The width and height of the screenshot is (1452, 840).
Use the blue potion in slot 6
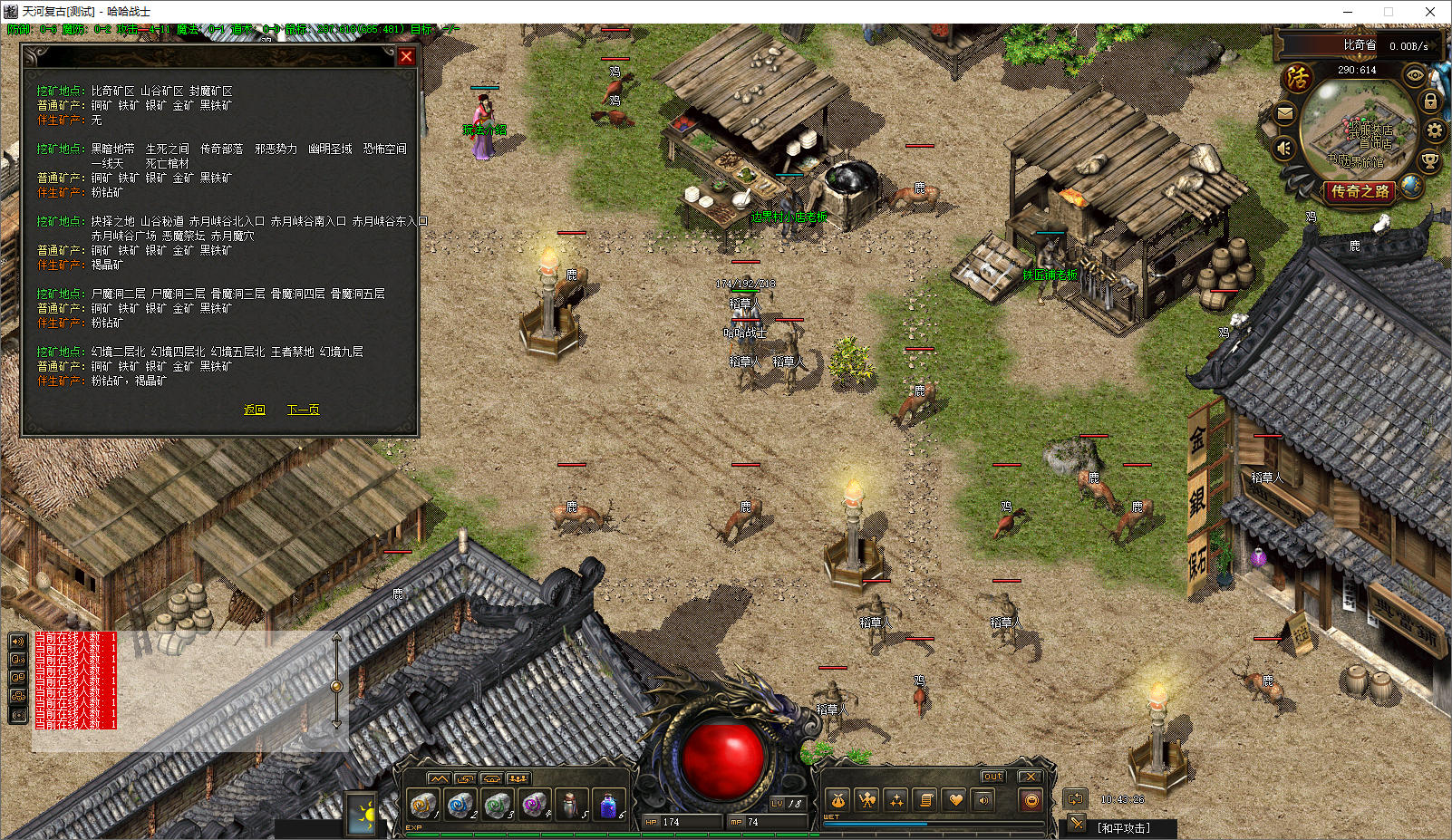[x=608, y=805]
